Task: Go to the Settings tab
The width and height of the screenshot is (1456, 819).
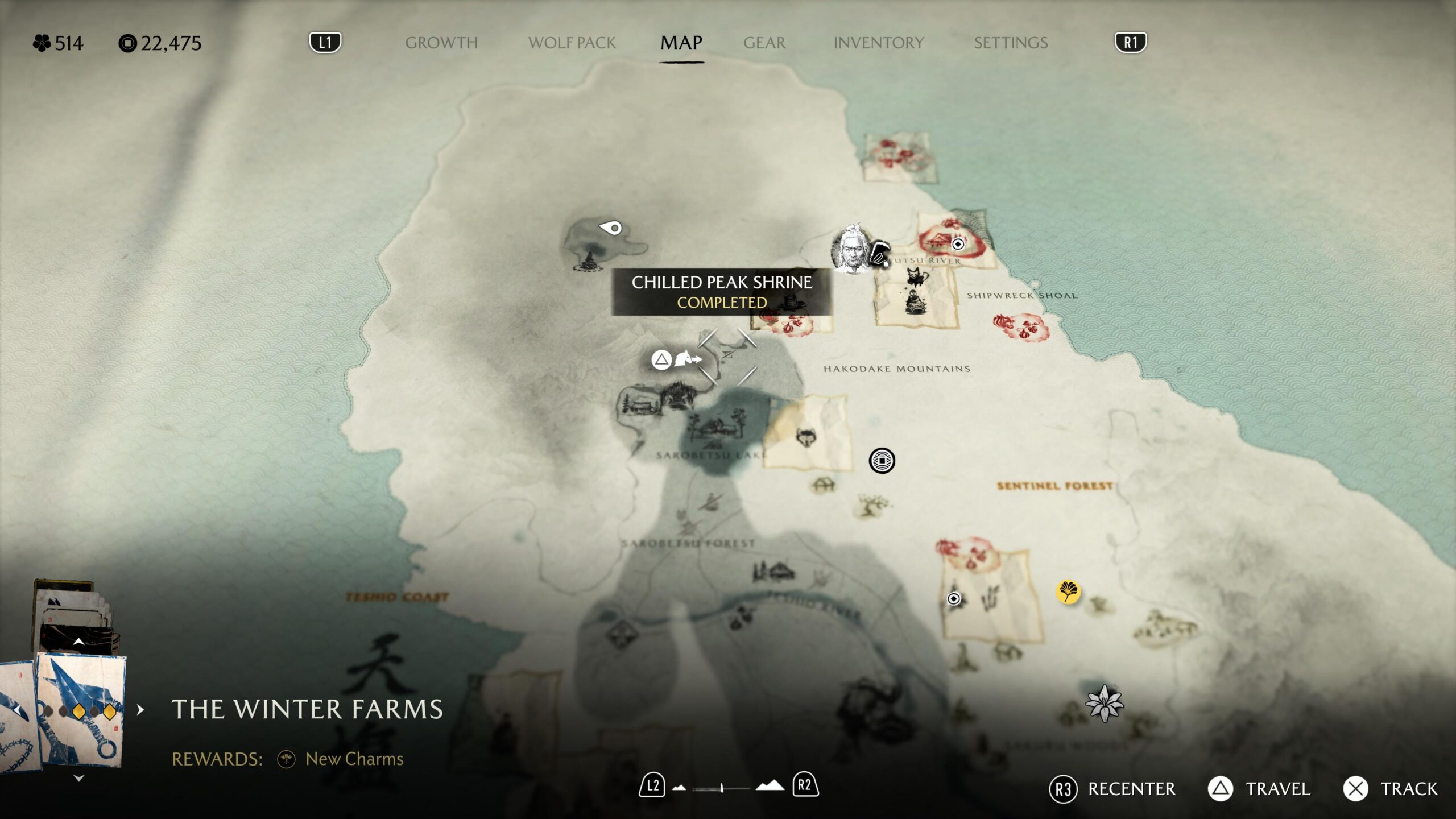Action: (1010, 43)
